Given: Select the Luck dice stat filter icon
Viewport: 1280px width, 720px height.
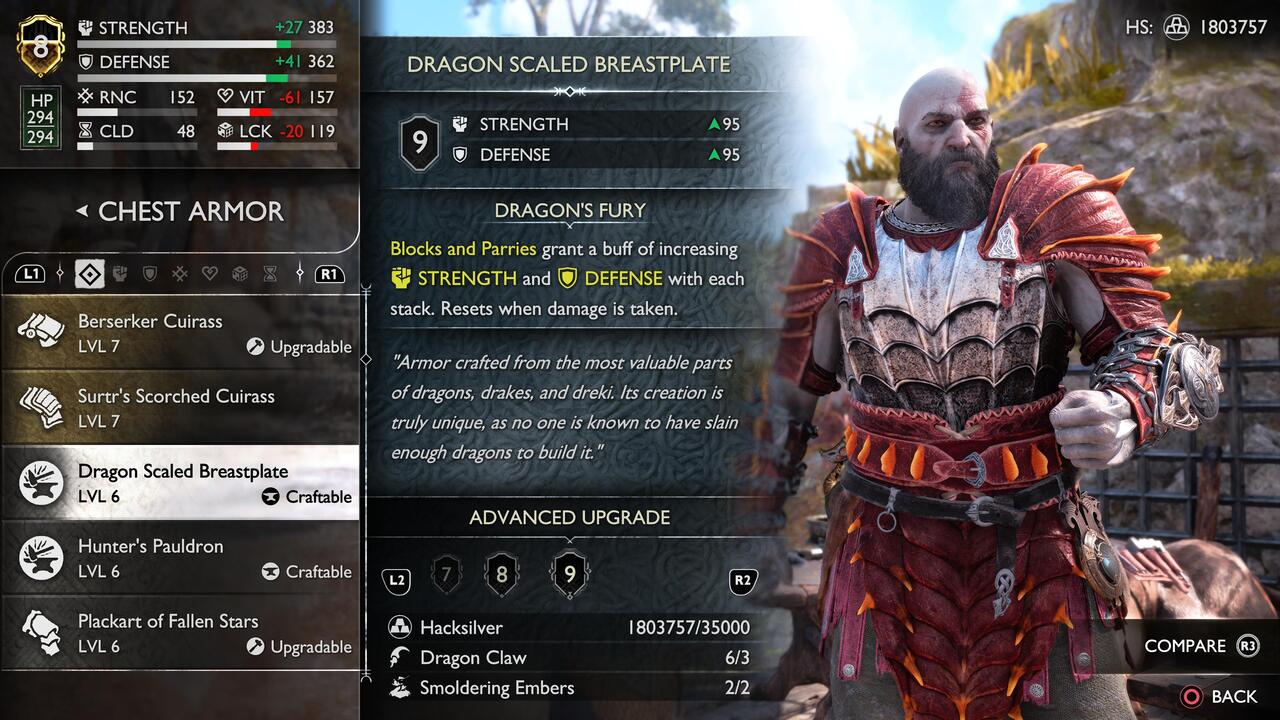Looking at the screenshot, I should (x=240, y=273).
